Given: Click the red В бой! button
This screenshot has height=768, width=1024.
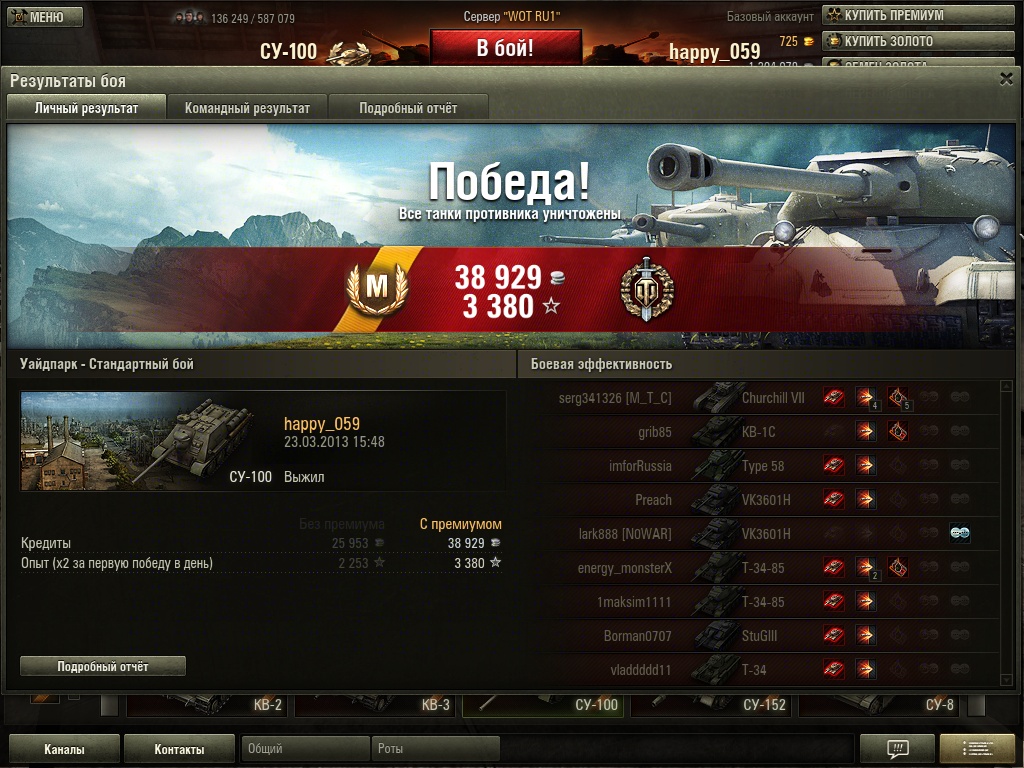Looking at the screenshot, I should pos(505,47).
